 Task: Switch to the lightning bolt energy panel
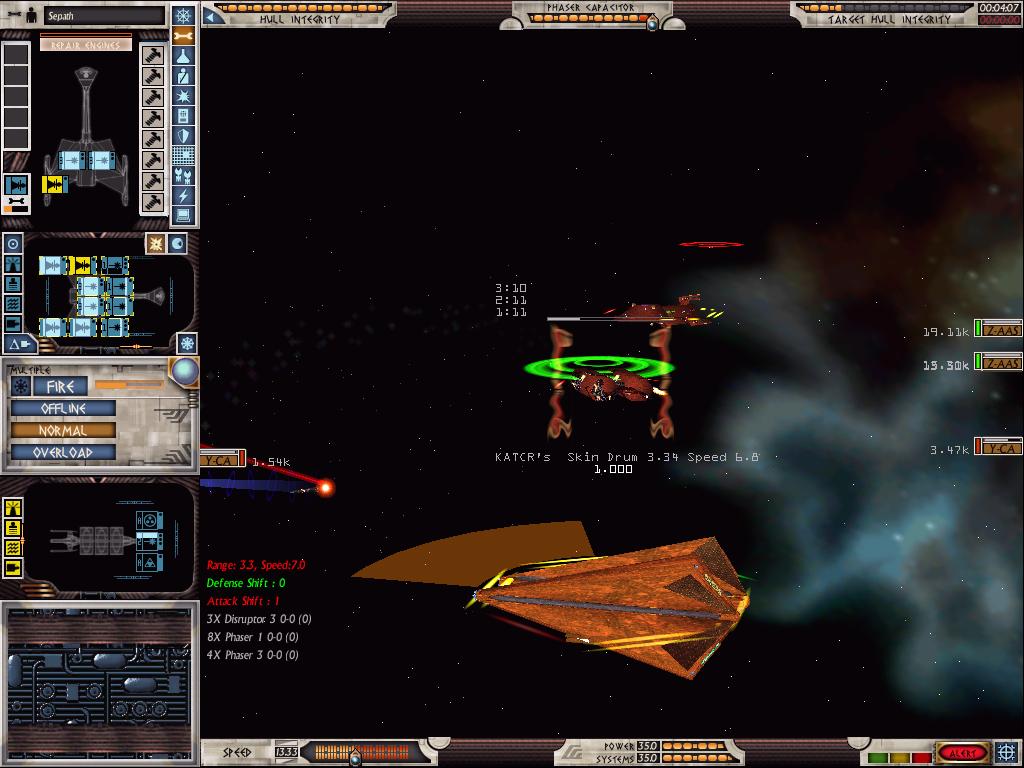tap(183, 196)
